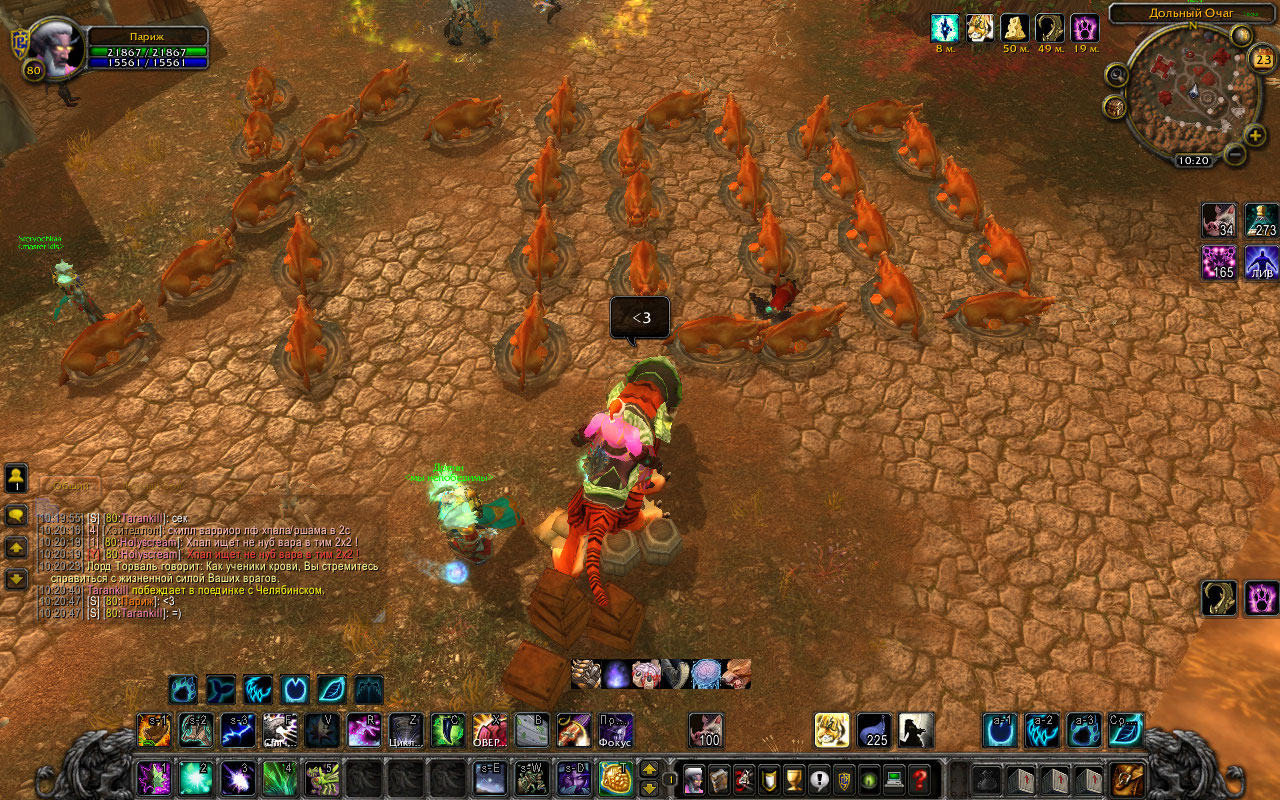Click the pink paw buff icon

click(1085, 28)
